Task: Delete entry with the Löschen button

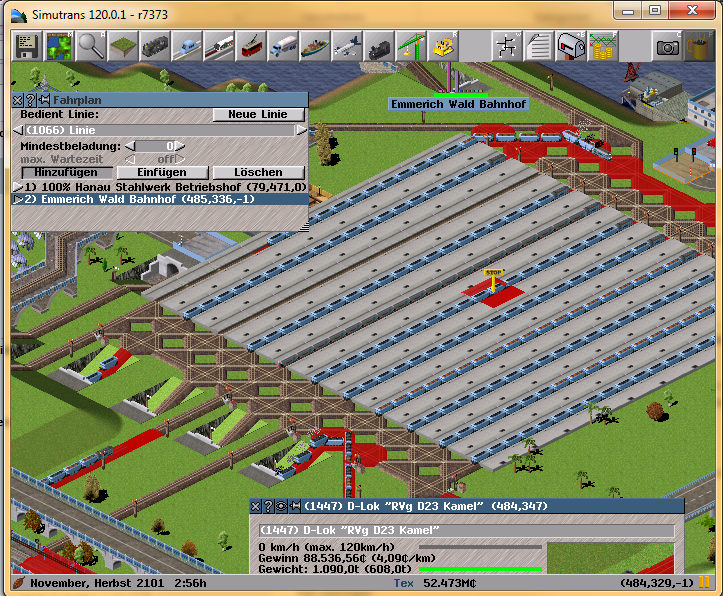Action: (257, 173)
